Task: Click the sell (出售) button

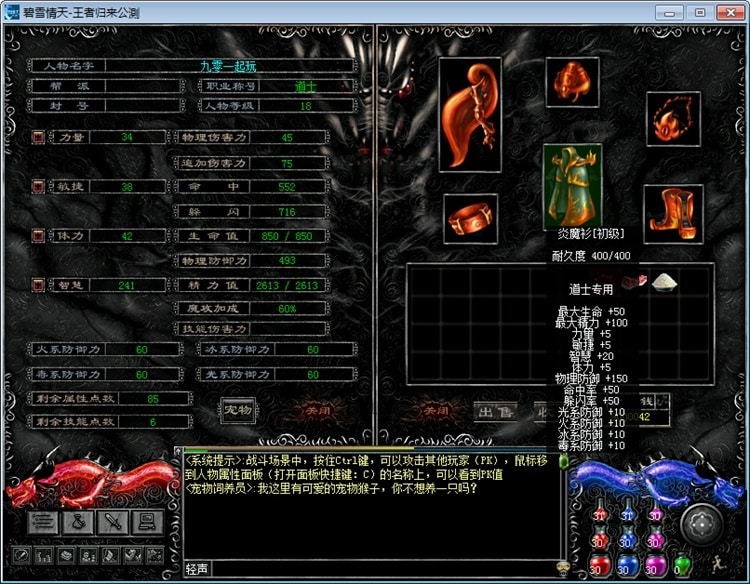Action: [x=495, y=409]
